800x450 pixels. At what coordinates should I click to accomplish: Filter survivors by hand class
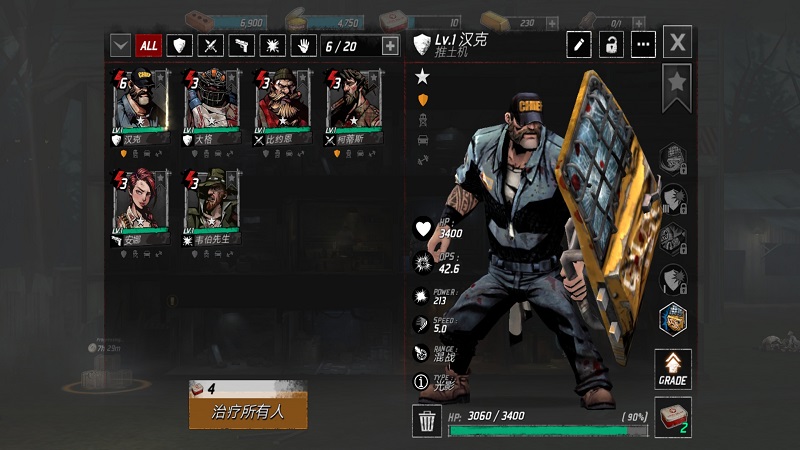click(x=303, y=45)
